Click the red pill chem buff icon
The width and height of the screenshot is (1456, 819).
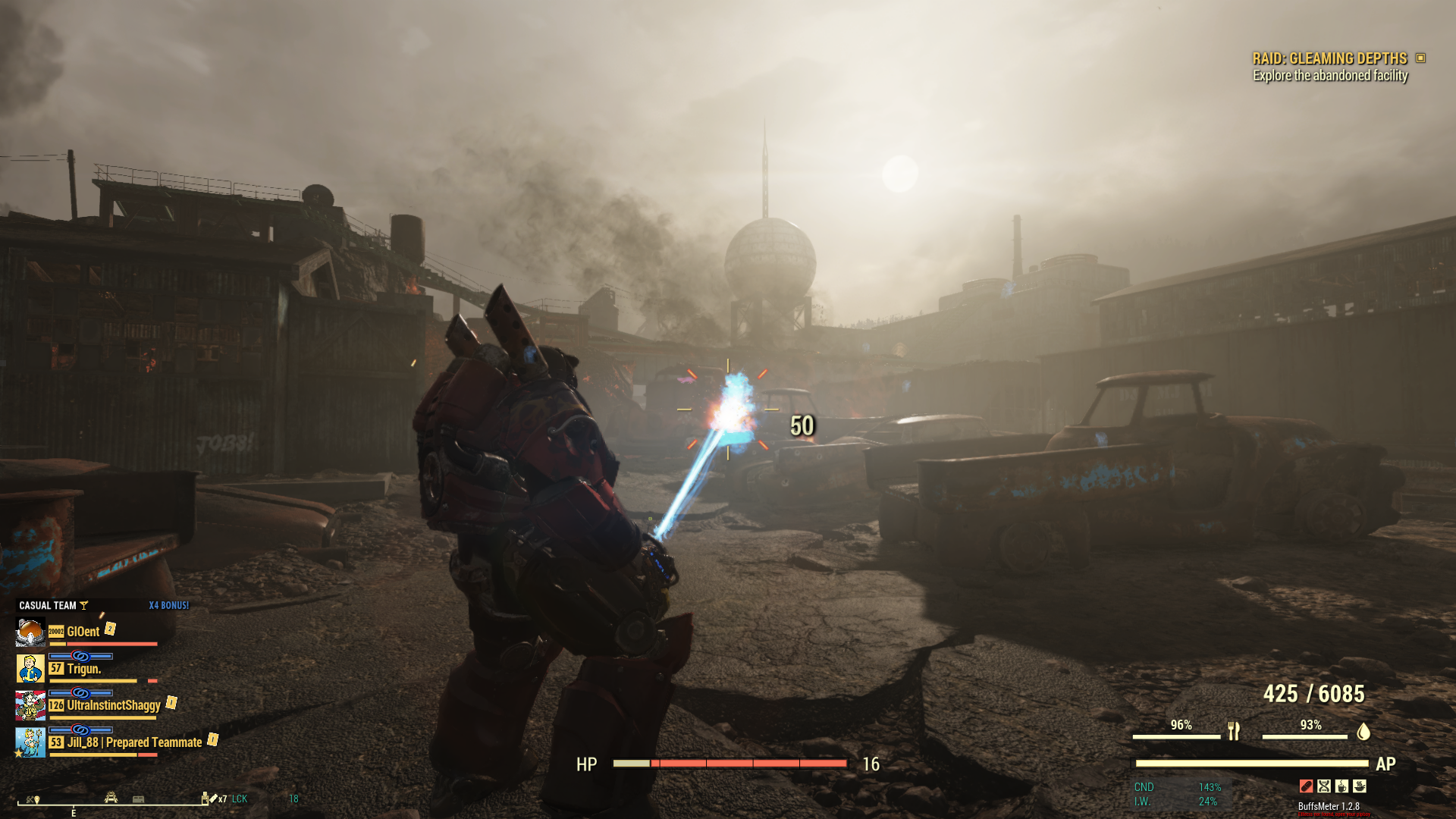[1306, 786]
